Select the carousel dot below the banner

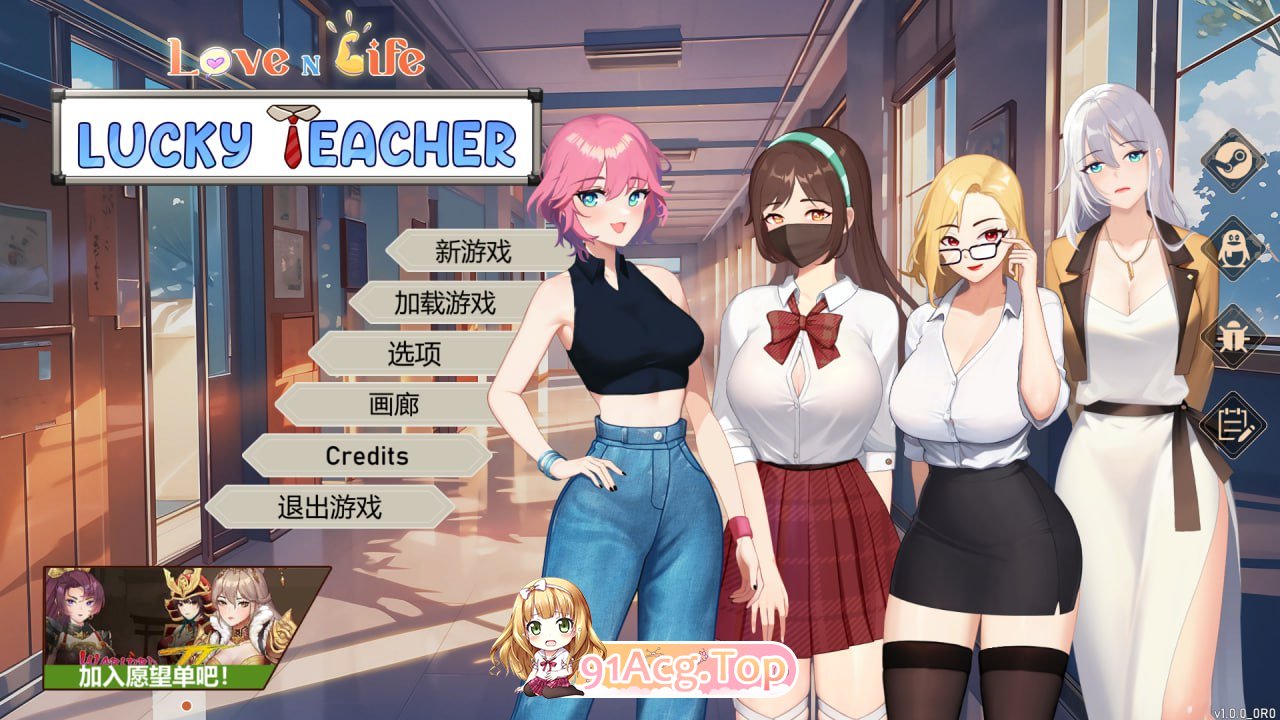tap(185, 704)
